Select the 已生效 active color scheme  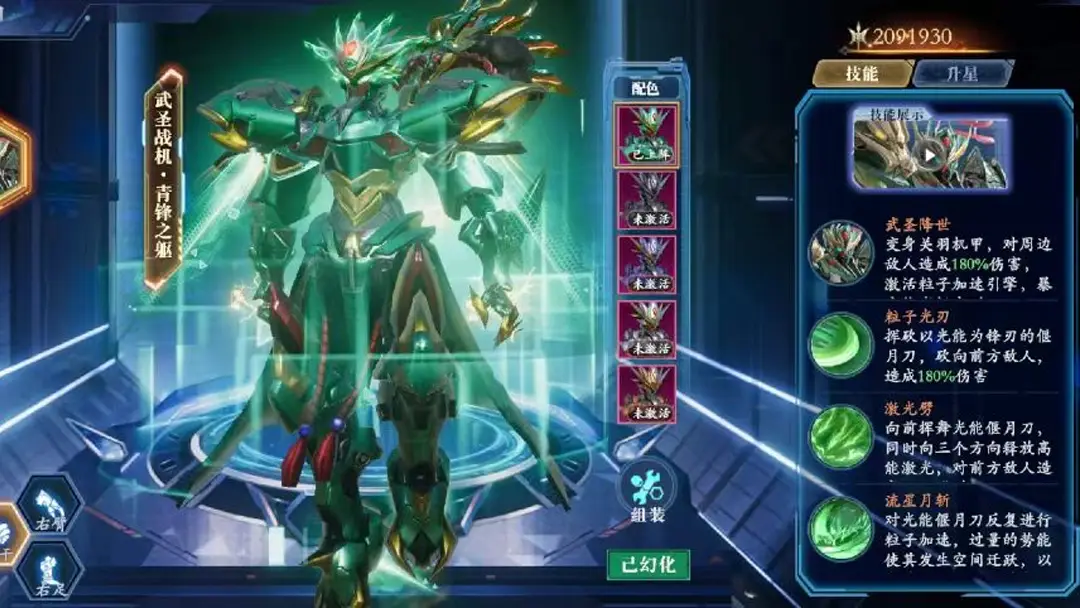pos(646,135)
